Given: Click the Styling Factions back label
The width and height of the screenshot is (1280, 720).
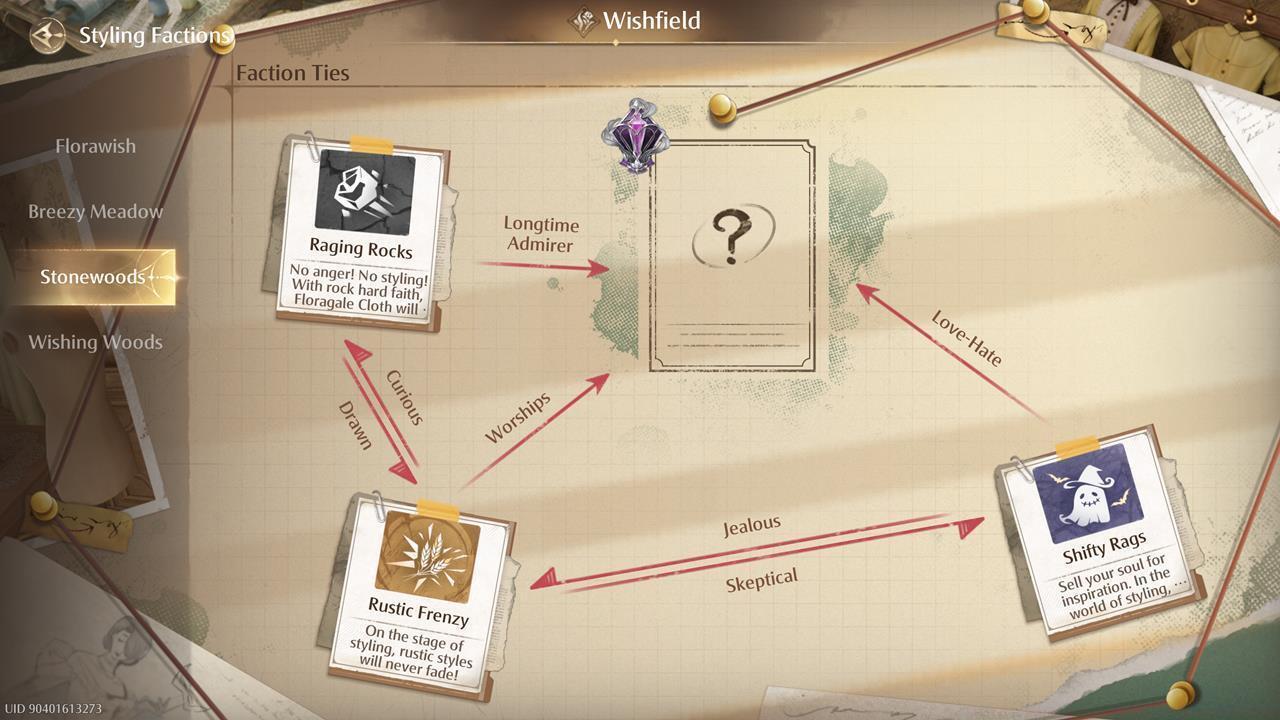Looking at the screenshot, I should [x=154, y=36].
